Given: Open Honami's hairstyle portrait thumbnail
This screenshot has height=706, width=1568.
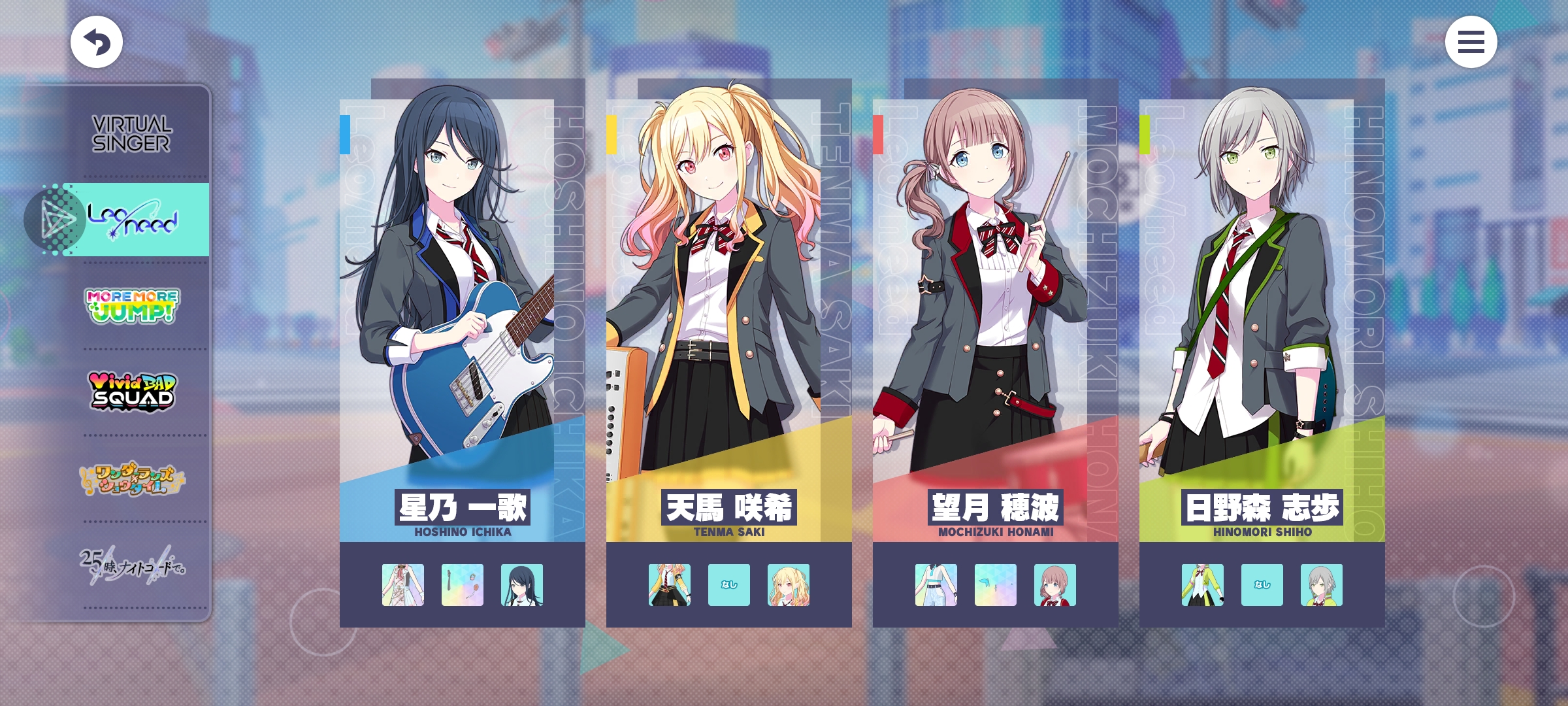Looking at the screenshot, I should click(x=1055, y=585).
